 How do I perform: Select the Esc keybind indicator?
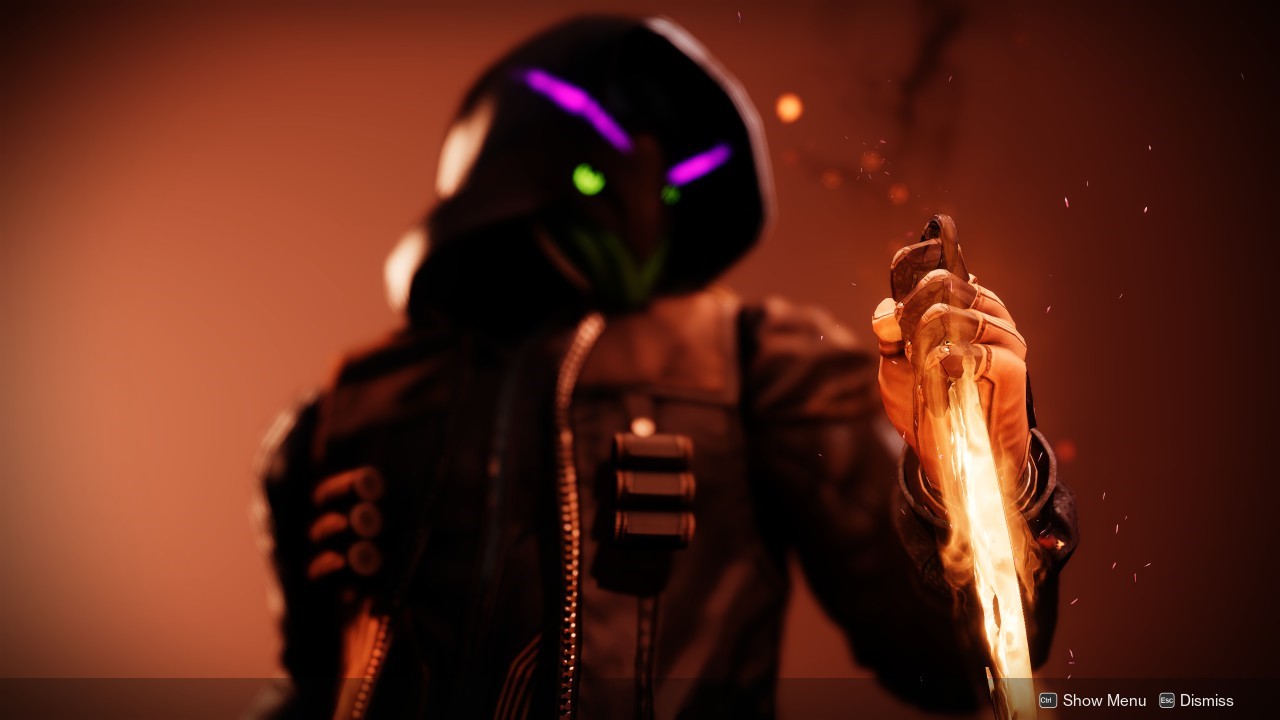click(x=1167, y=699)
